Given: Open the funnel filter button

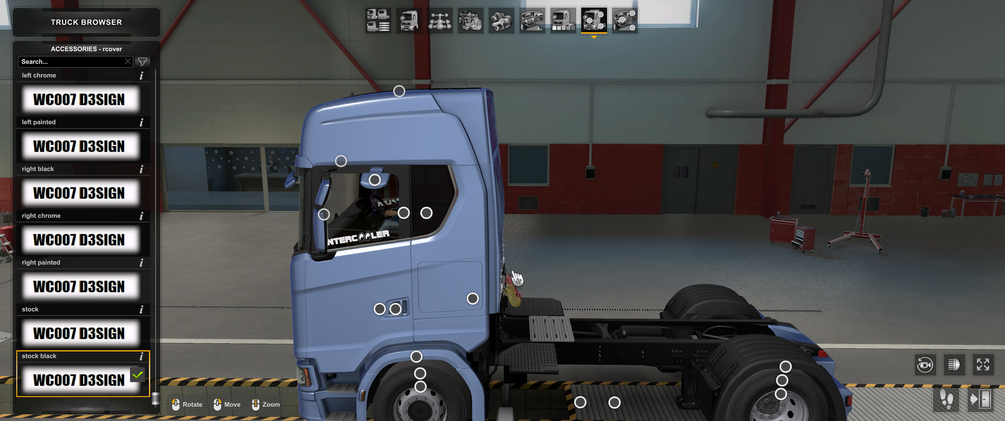Looking at the screenshot, I should pyautogui.click(x=143, y=62).
